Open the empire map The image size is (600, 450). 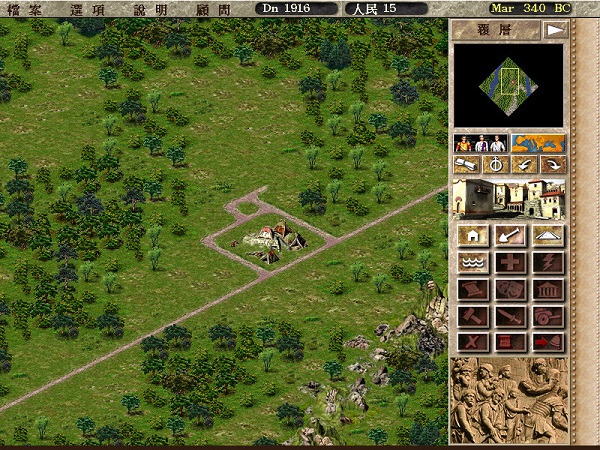click(x=537, y=143)
